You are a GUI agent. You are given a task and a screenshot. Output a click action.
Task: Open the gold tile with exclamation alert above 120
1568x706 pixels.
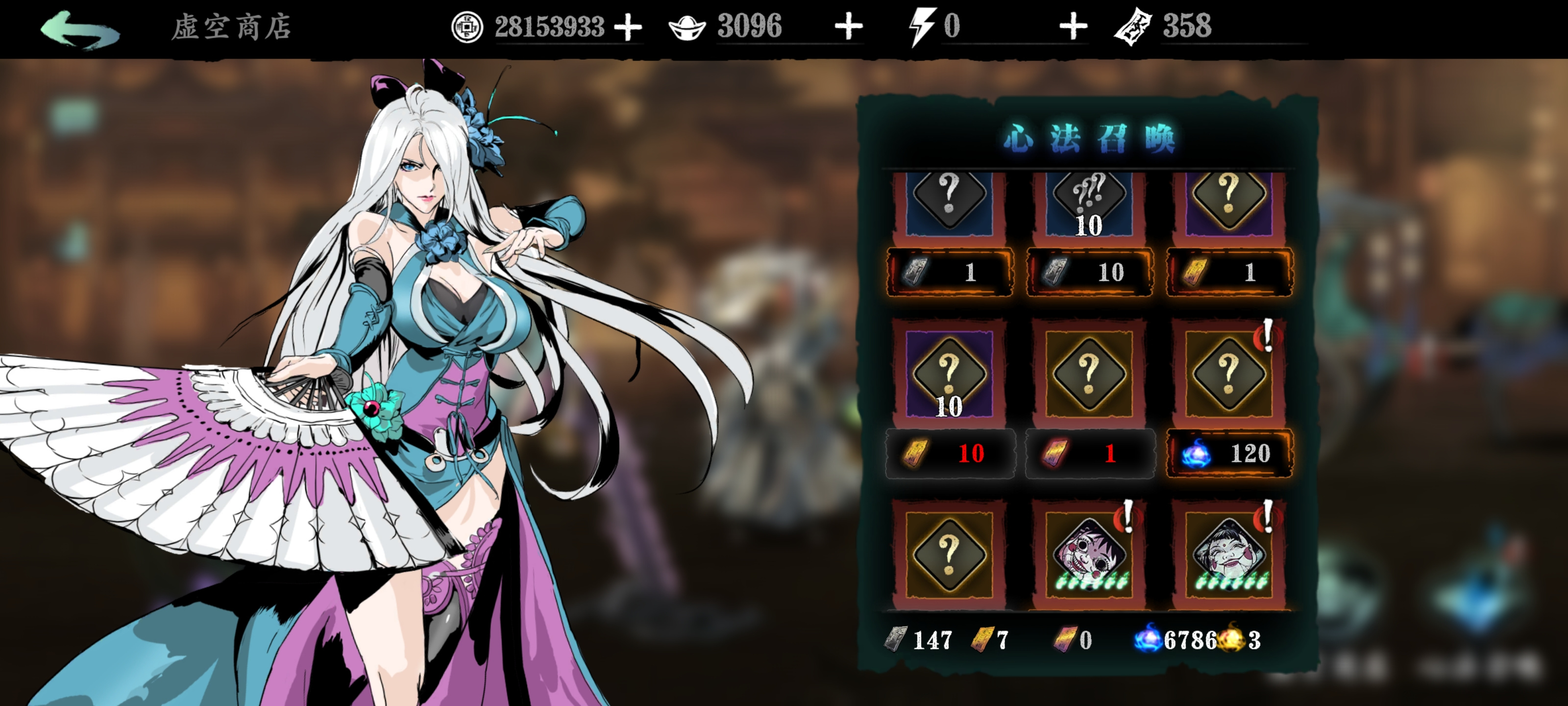1228,374
